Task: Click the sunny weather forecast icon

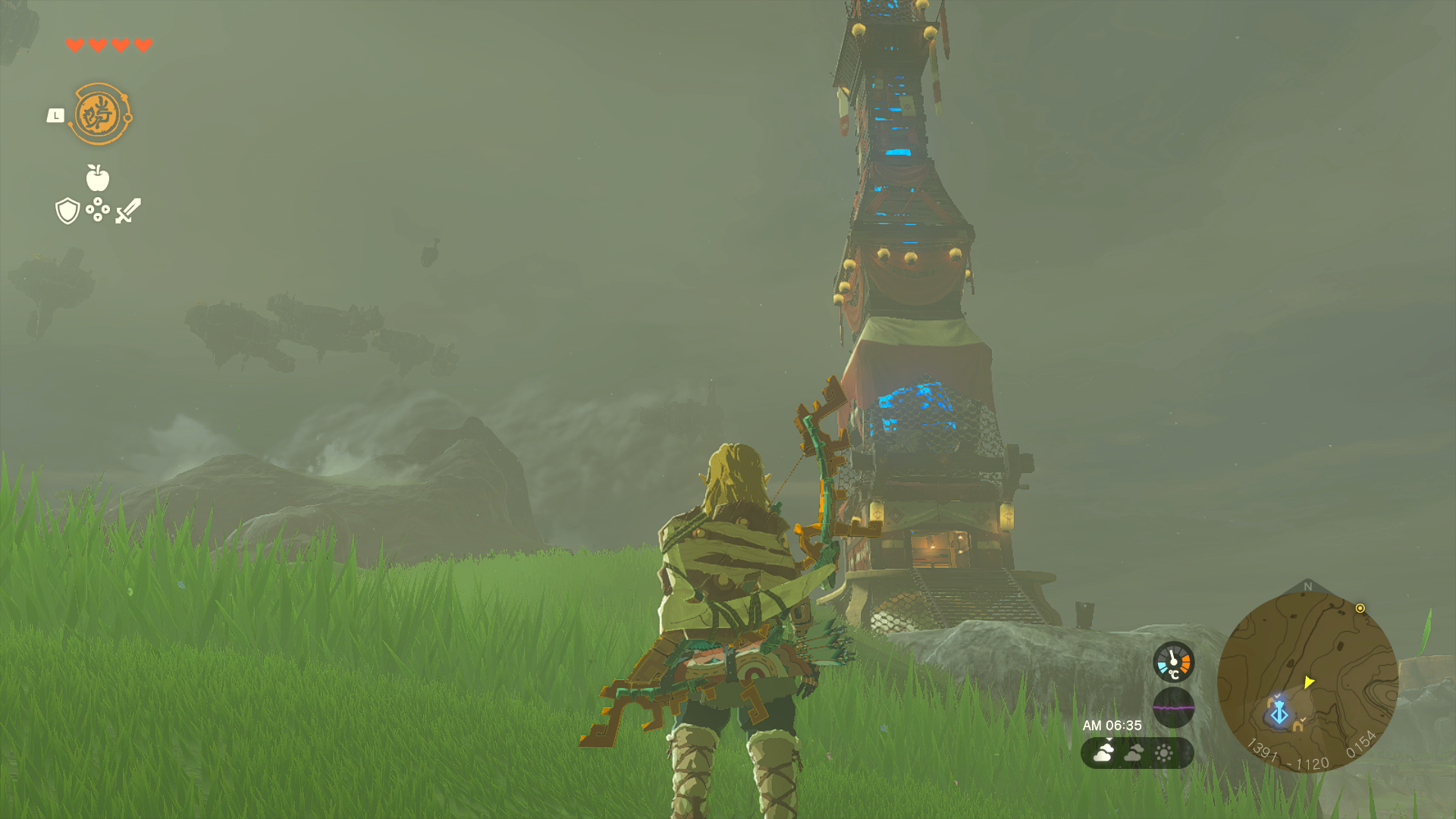Action: (x=1164, y=752)
